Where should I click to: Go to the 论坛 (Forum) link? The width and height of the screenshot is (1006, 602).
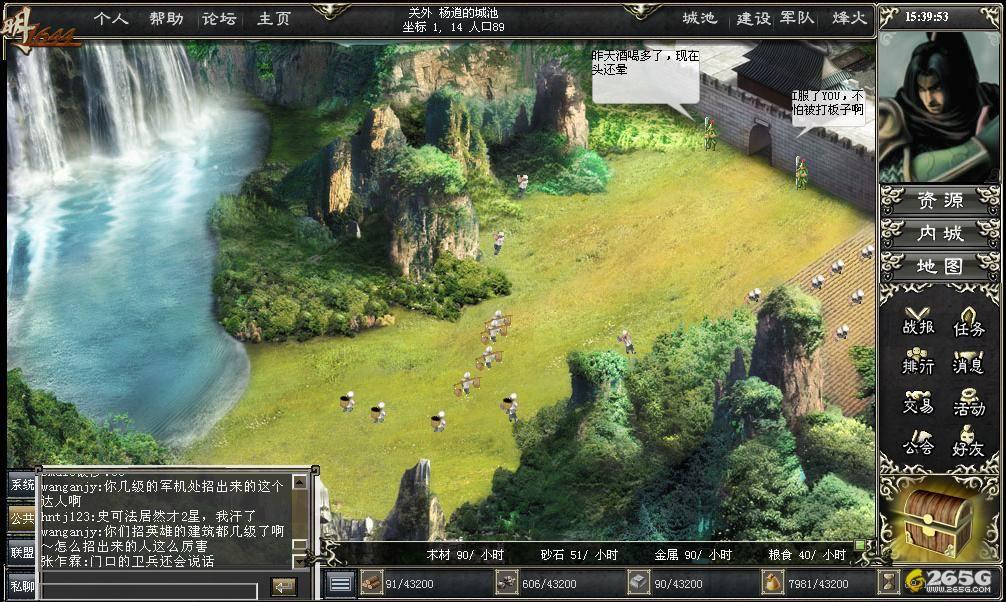click(x=219, y=18)
